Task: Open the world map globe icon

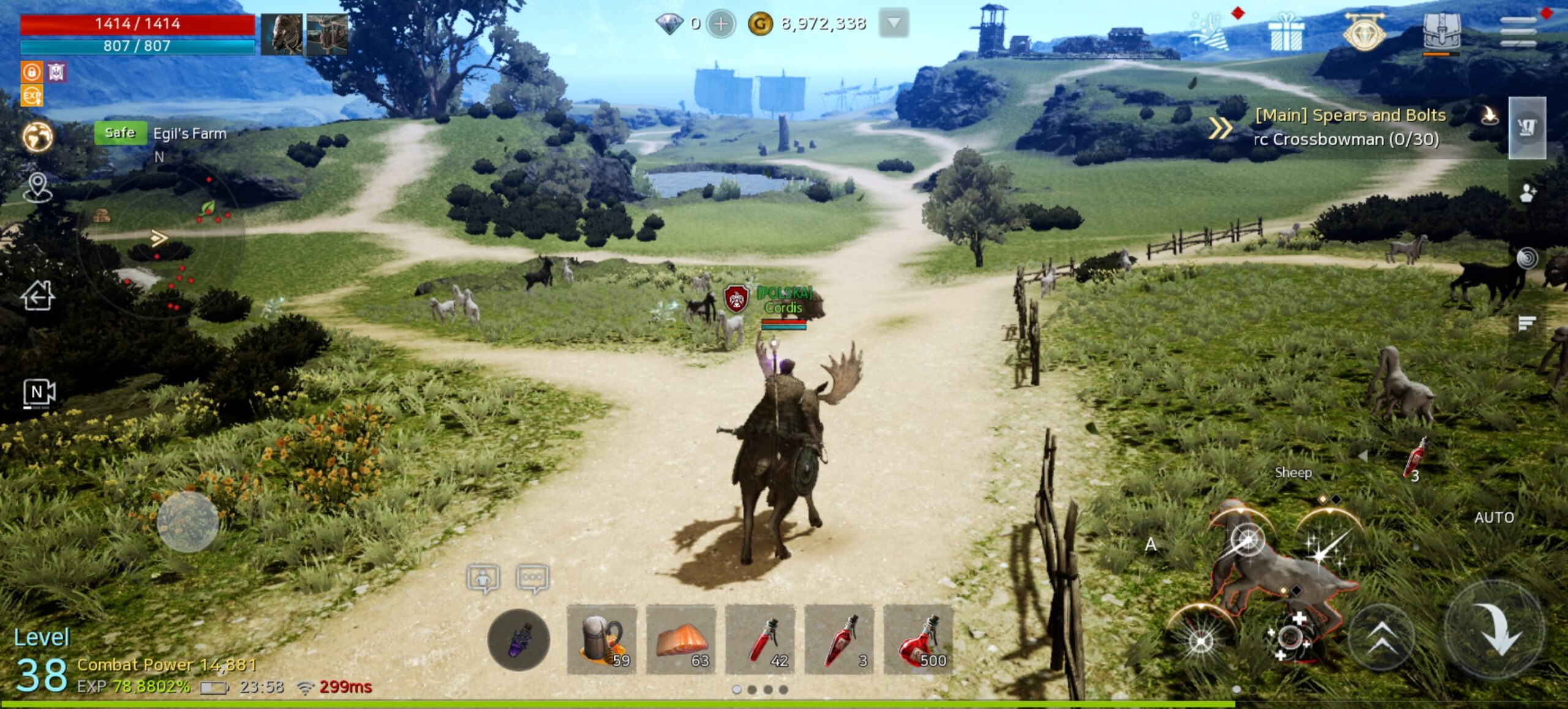Action: coord(37,136)
